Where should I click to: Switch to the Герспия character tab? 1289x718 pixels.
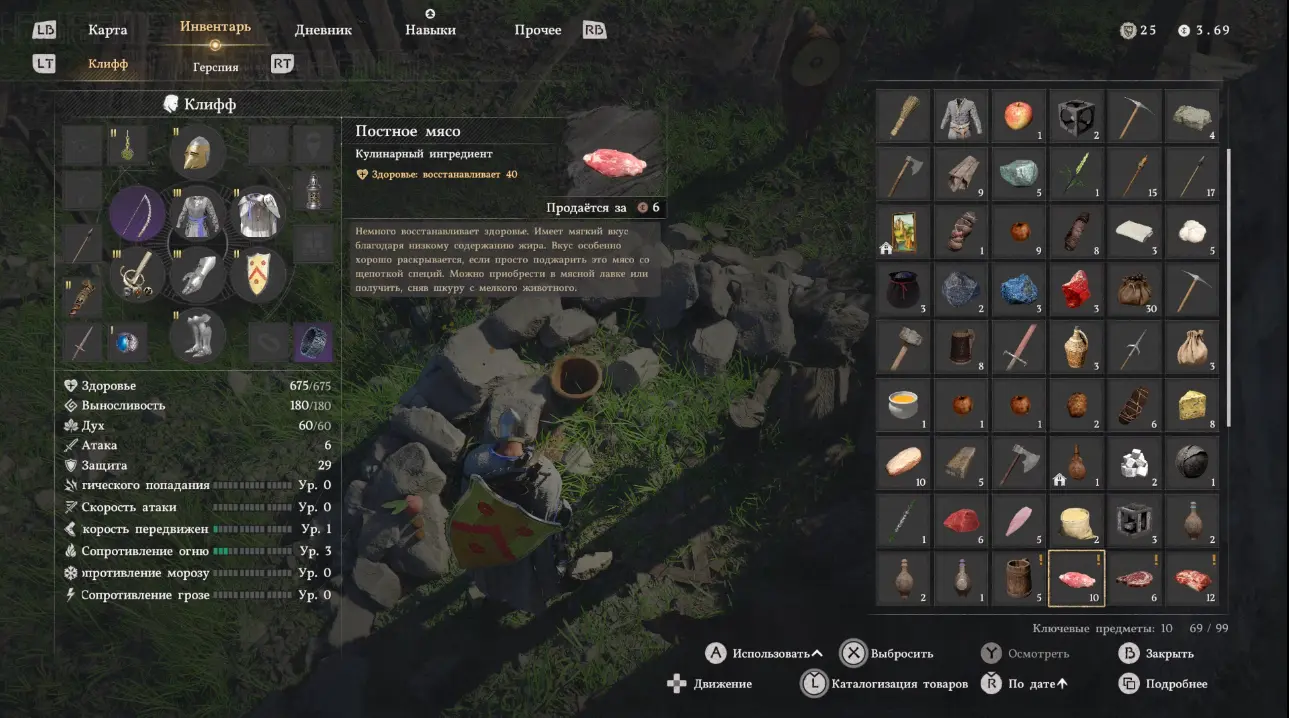click(x=216, y=67)
